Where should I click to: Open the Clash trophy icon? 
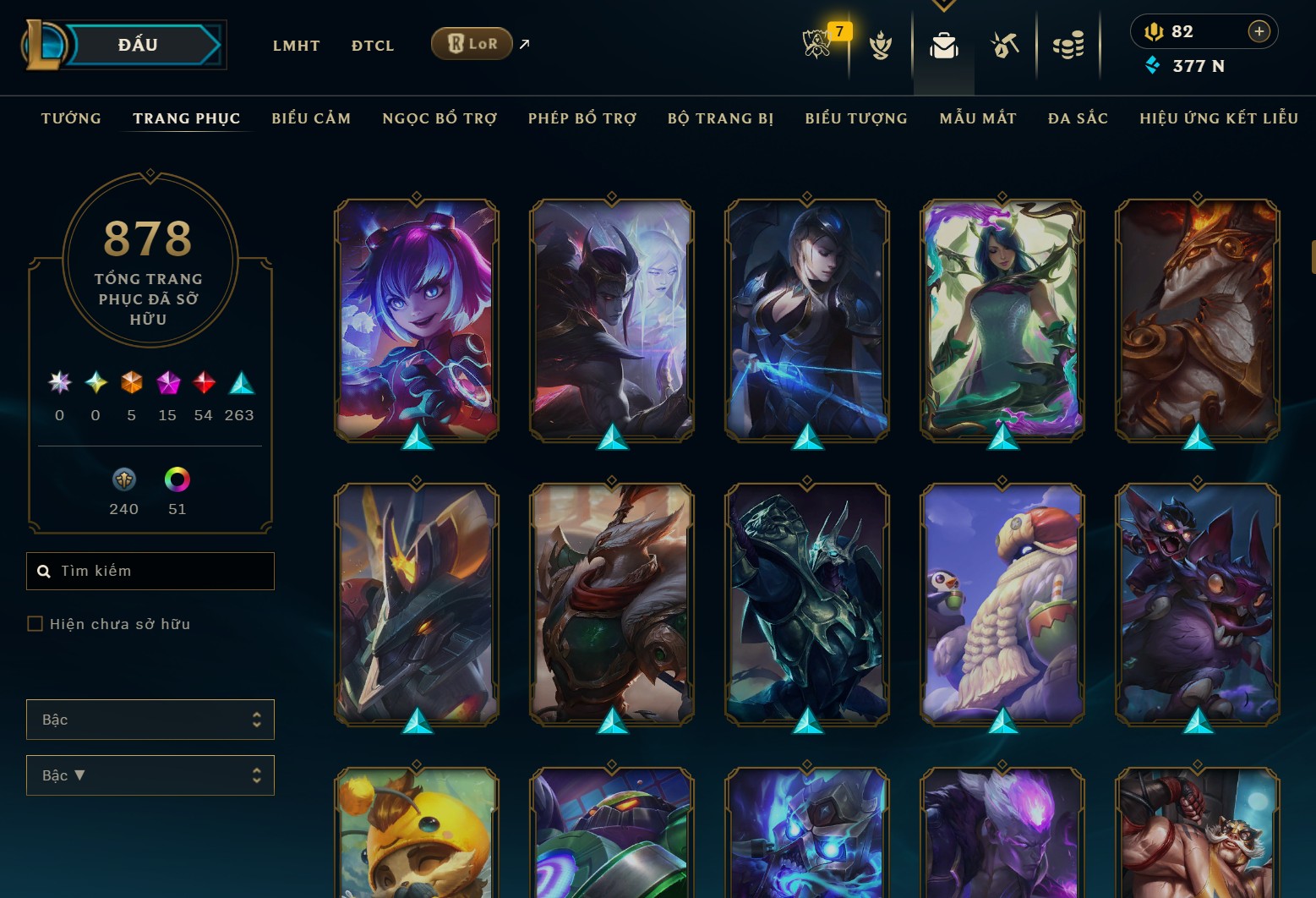pos(881,47)
